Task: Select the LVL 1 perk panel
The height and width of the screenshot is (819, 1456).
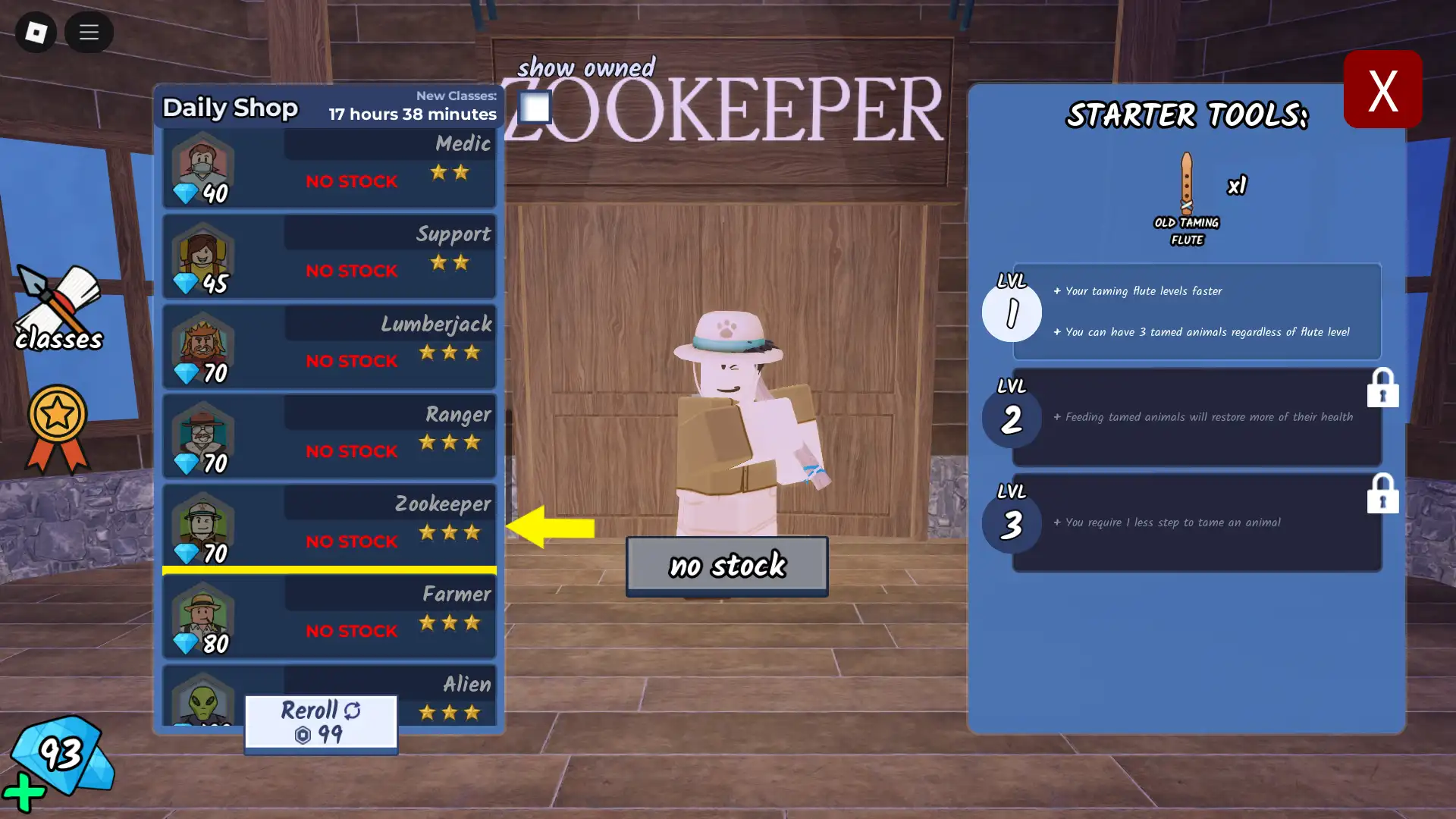Action: point(1196,312)
